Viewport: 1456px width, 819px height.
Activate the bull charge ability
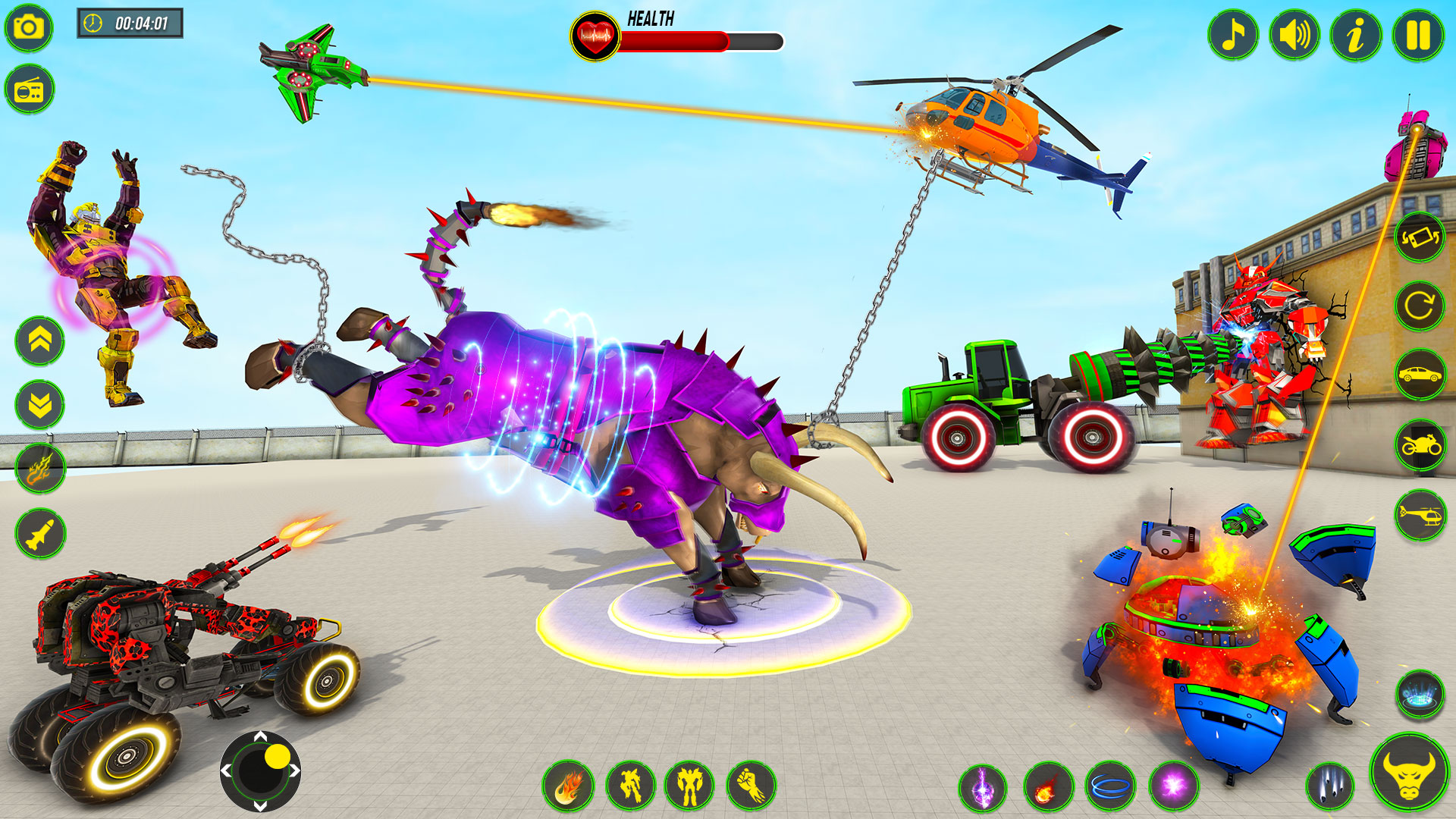pos(1411,780)
